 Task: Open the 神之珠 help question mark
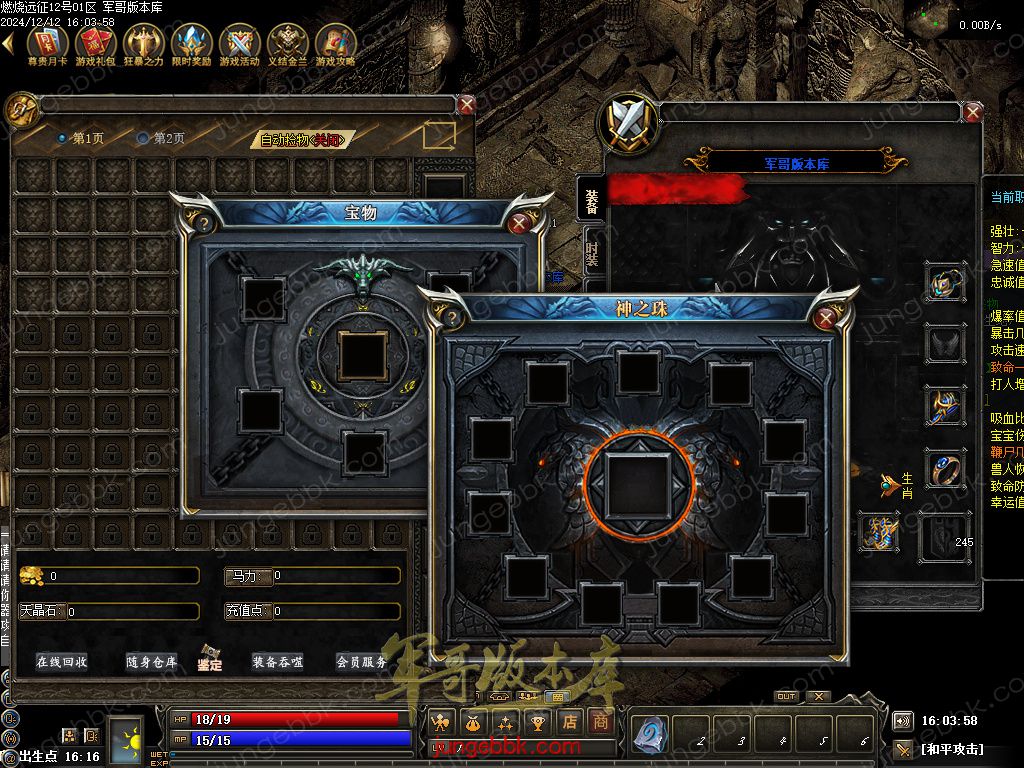452,319
